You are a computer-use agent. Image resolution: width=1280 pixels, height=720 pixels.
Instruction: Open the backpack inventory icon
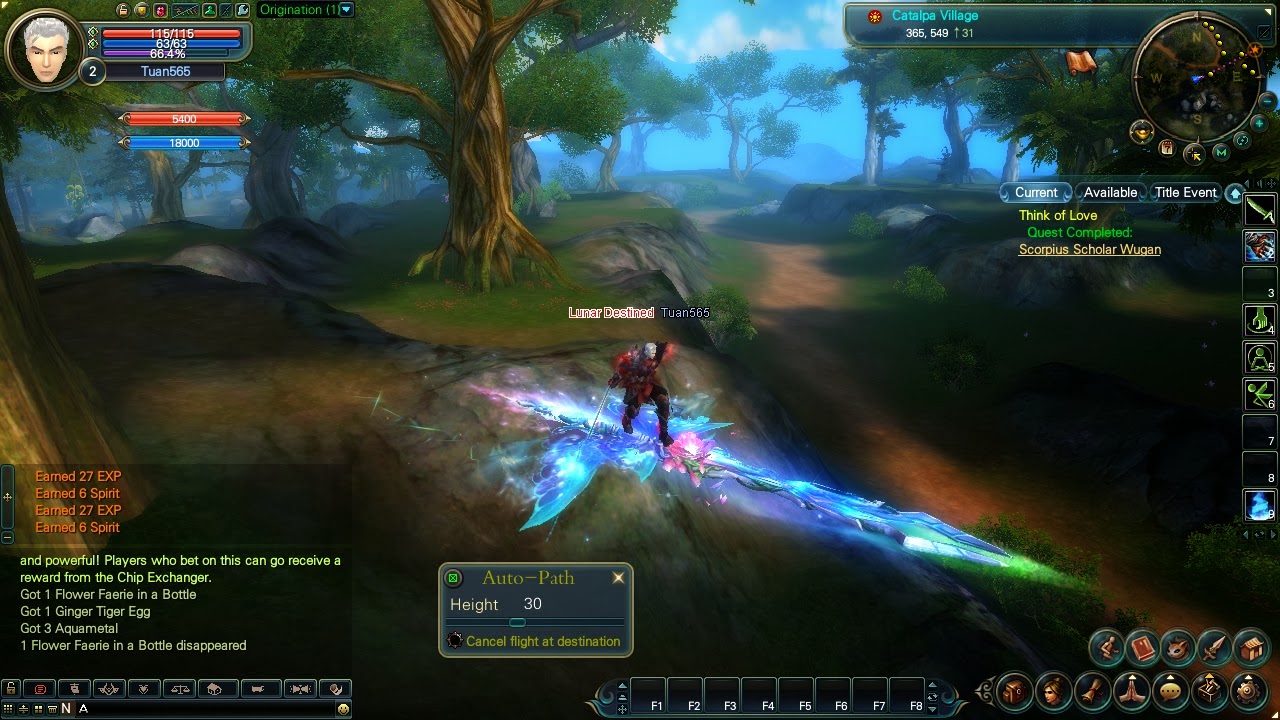pyautogui.click(x=1014, y=690)
